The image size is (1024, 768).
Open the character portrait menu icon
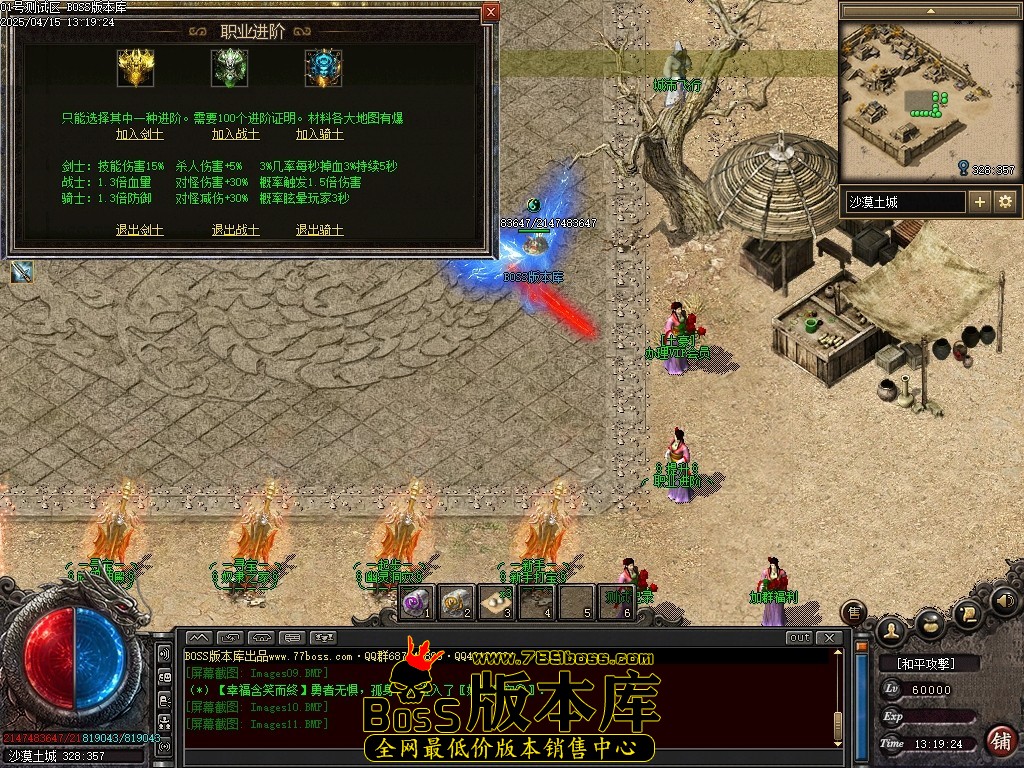(x=892, y=629)
